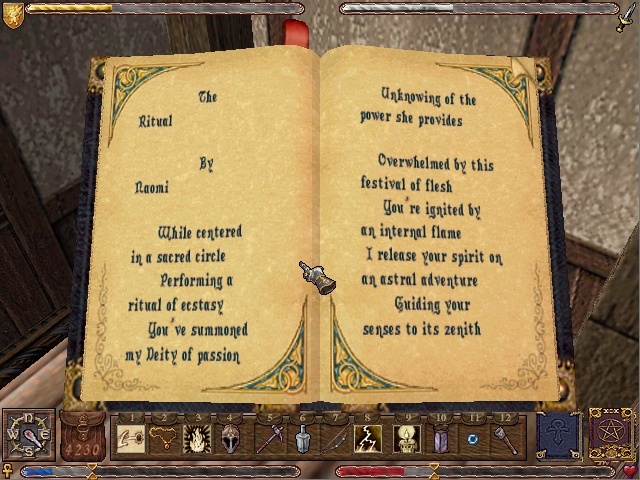Choose the gauntlet item in slot 6

302,437
